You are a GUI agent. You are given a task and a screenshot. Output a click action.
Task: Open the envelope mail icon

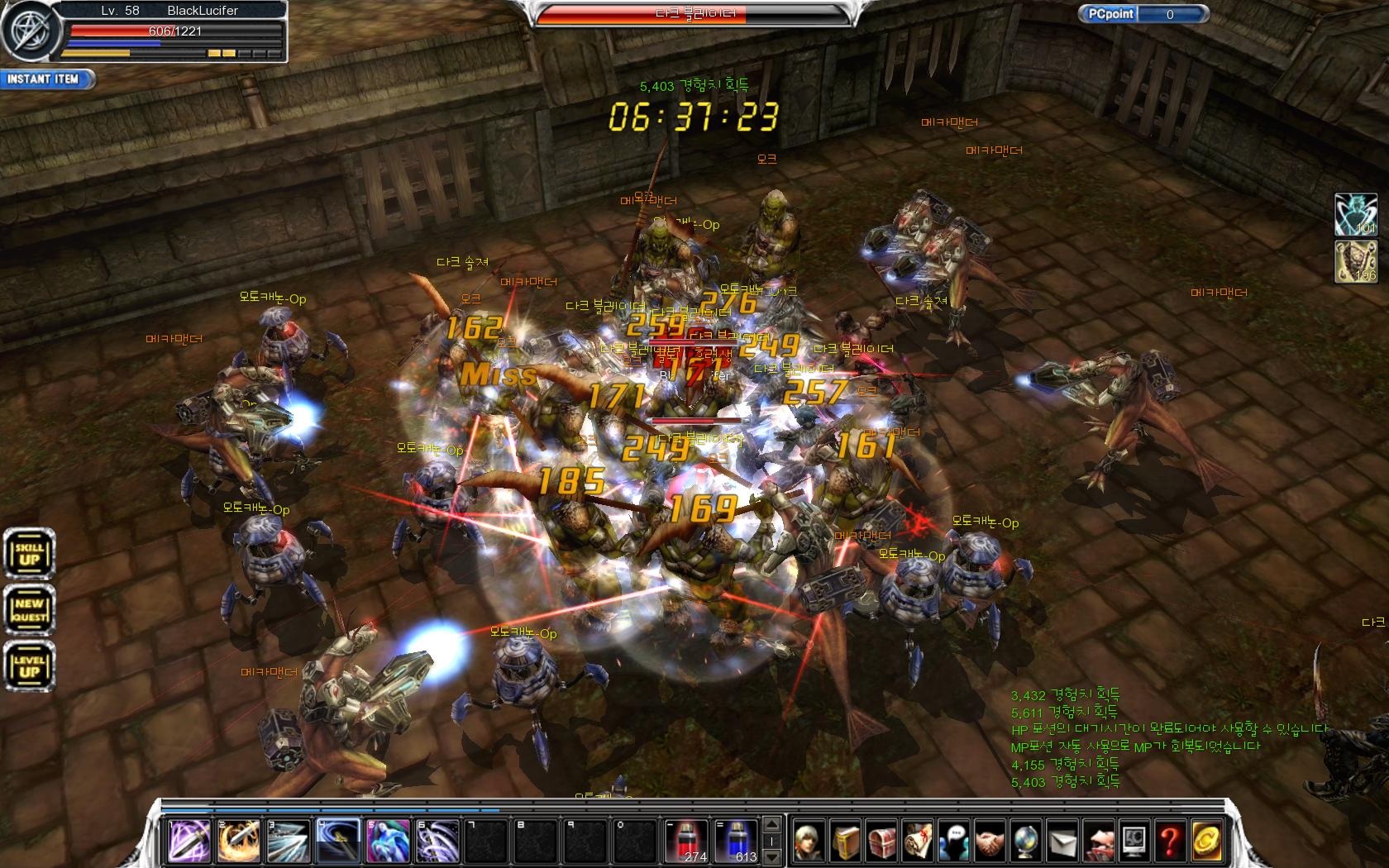(x=1062, y=842)
